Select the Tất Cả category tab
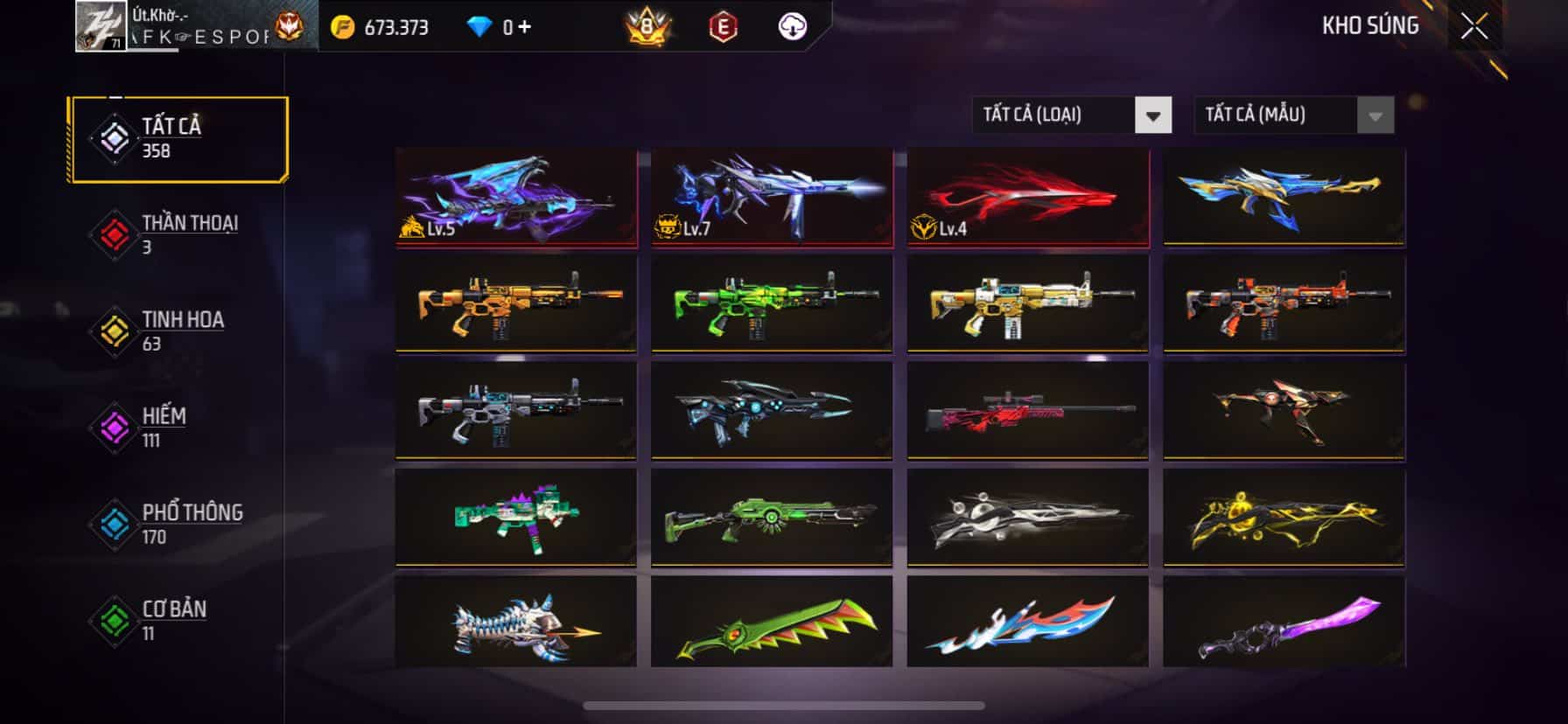The width and height of the screenshot is (1568, 724). click(x=179, y=139)
